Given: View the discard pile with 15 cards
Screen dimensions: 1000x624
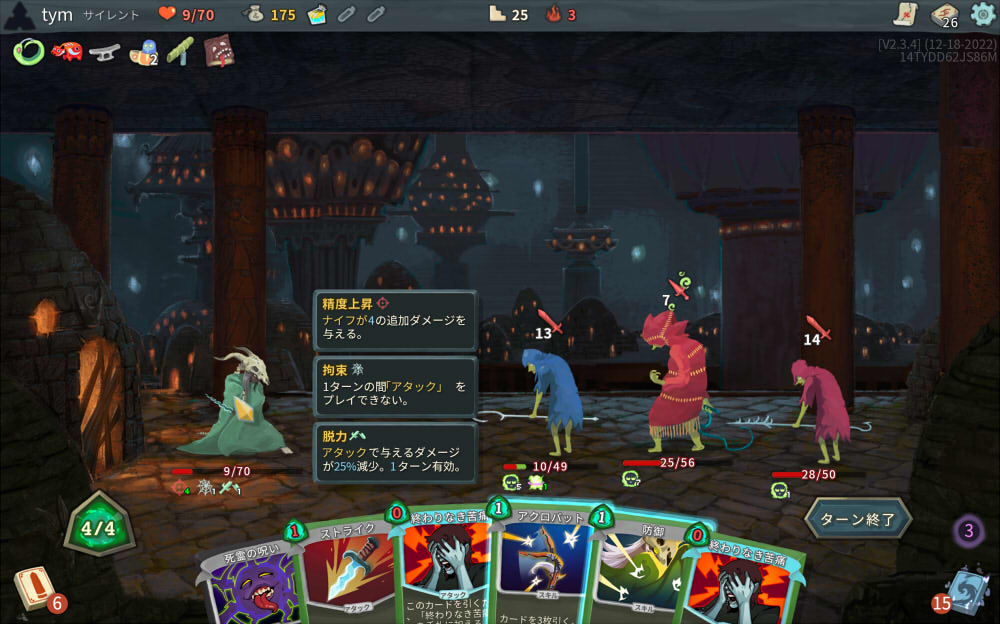Looking at the screenshot, I should 965,590.
